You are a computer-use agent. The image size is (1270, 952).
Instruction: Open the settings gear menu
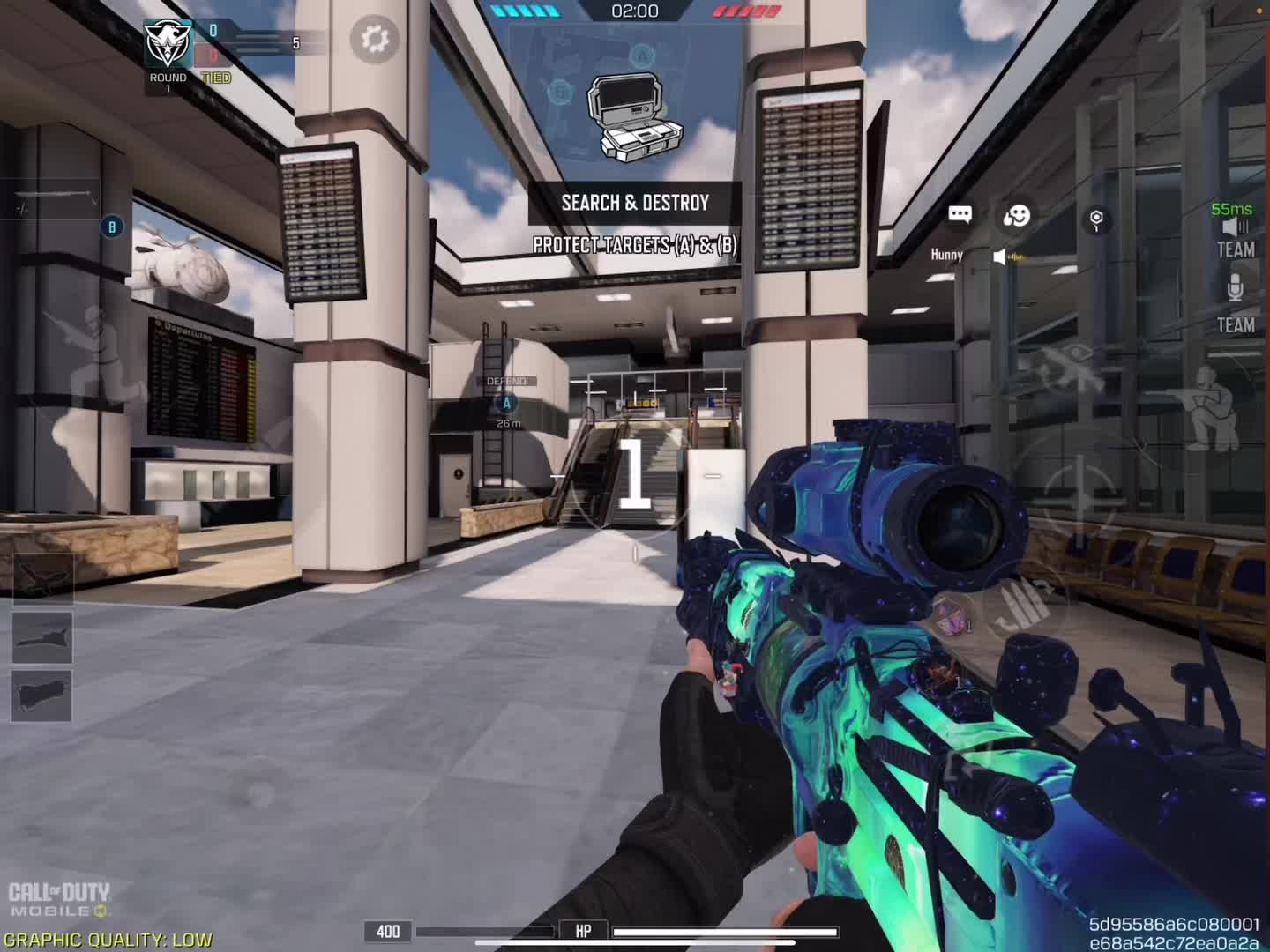pos(375,39)
